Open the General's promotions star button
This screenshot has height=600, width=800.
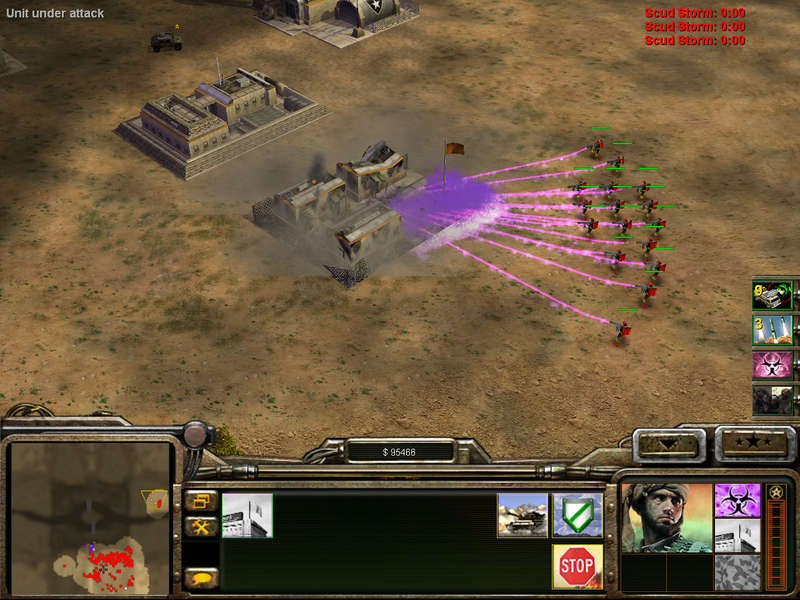coord(755,441)
